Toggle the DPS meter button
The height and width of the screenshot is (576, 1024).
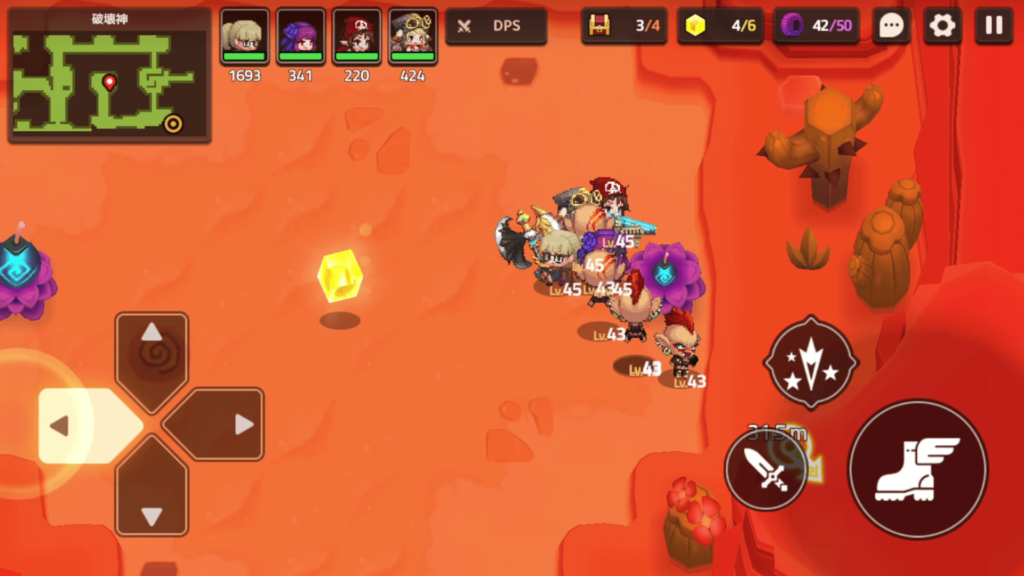click(x=496, y=26)
